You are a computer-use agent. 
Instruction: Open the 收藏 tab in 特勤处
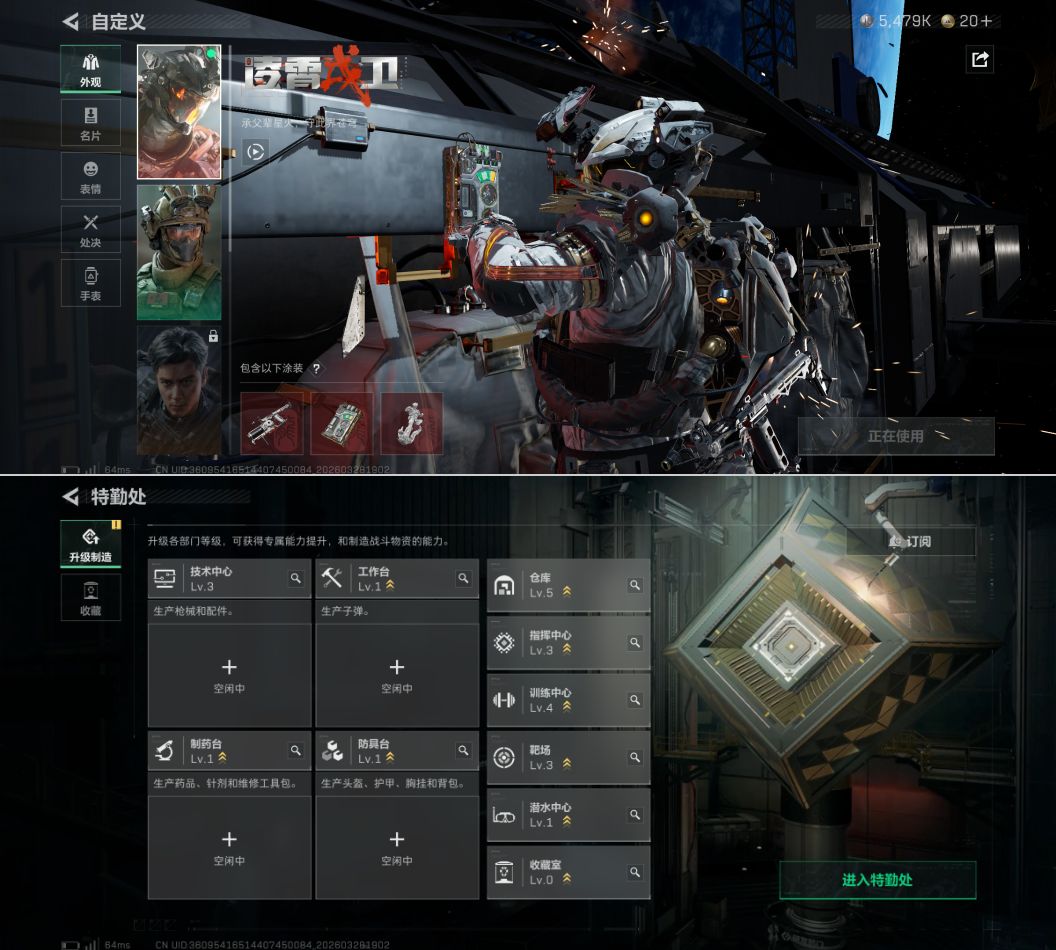90,597
